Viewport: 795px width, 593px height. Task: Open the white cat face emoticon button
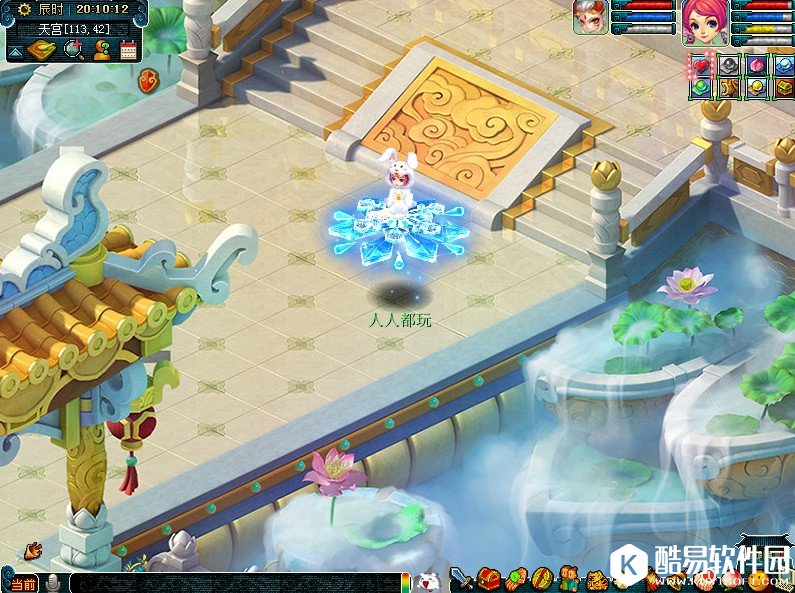tap(426, 581)
